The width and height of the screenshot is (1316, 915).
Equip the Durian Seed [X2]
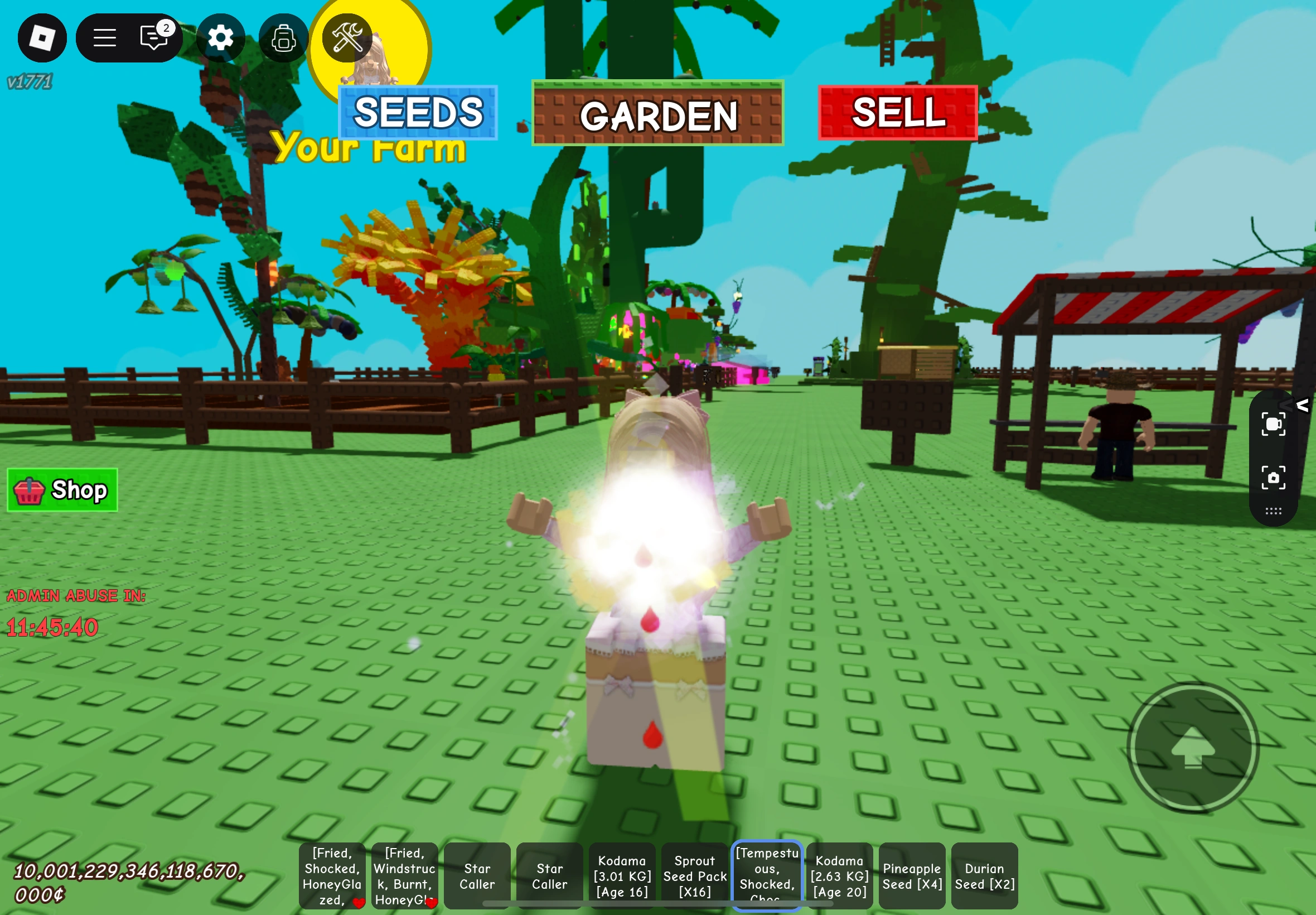[984, 874]
